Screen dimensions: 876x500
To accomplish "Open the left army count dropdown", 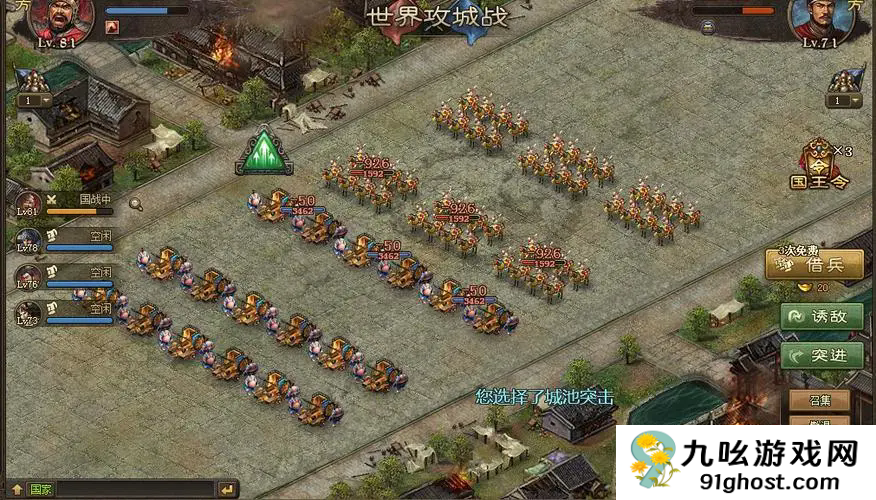I will point(33,100).
